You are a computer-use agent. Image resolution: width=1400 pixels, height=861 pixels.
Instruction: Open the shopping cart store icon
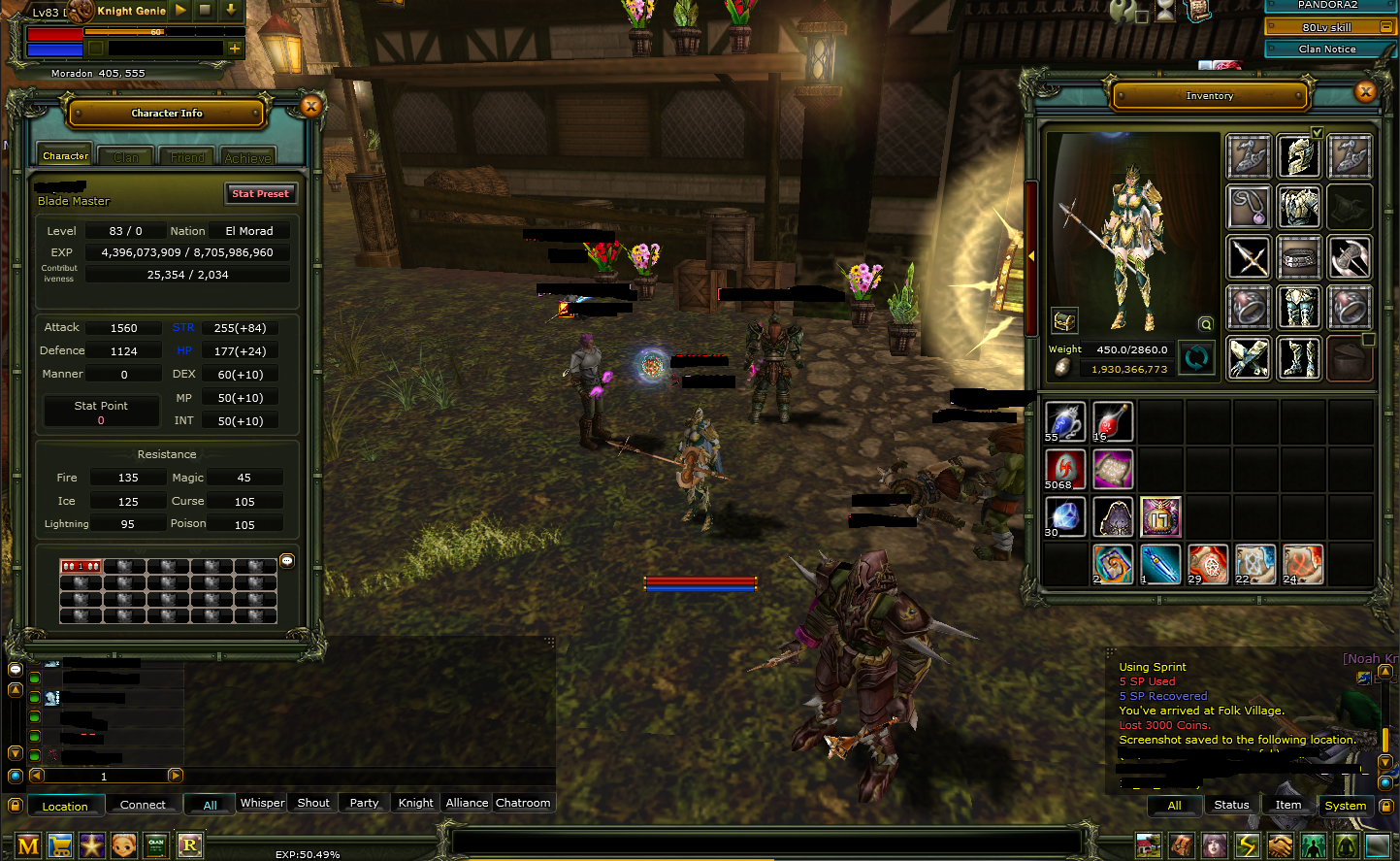(x=60, y=845)
